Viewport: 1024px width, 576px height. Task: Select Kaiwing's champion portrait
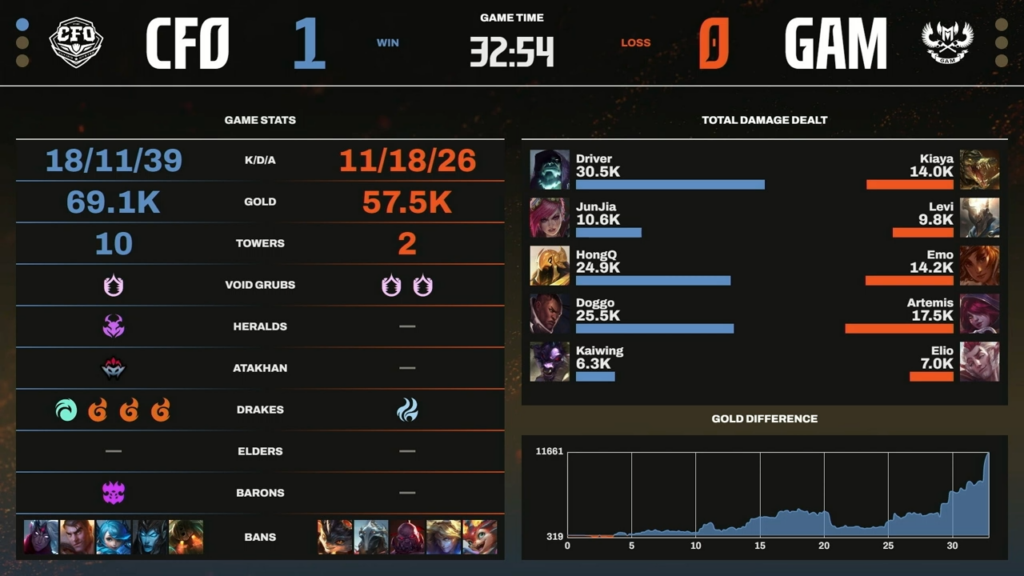[x=549, y=361]
